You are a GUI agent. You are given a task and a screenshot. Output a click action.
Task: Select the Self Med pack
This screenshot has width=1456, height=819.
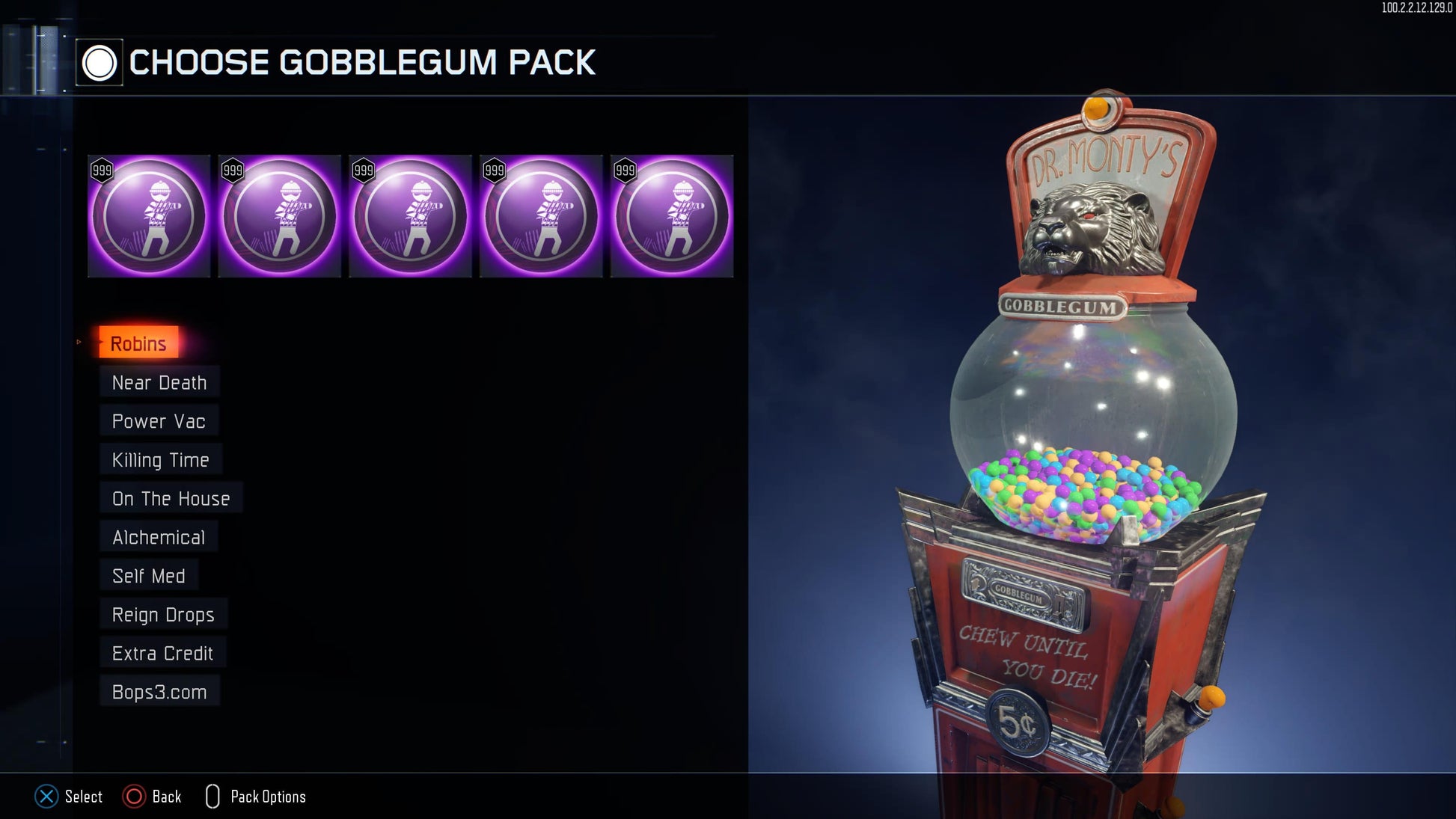[x=148, y=576]
